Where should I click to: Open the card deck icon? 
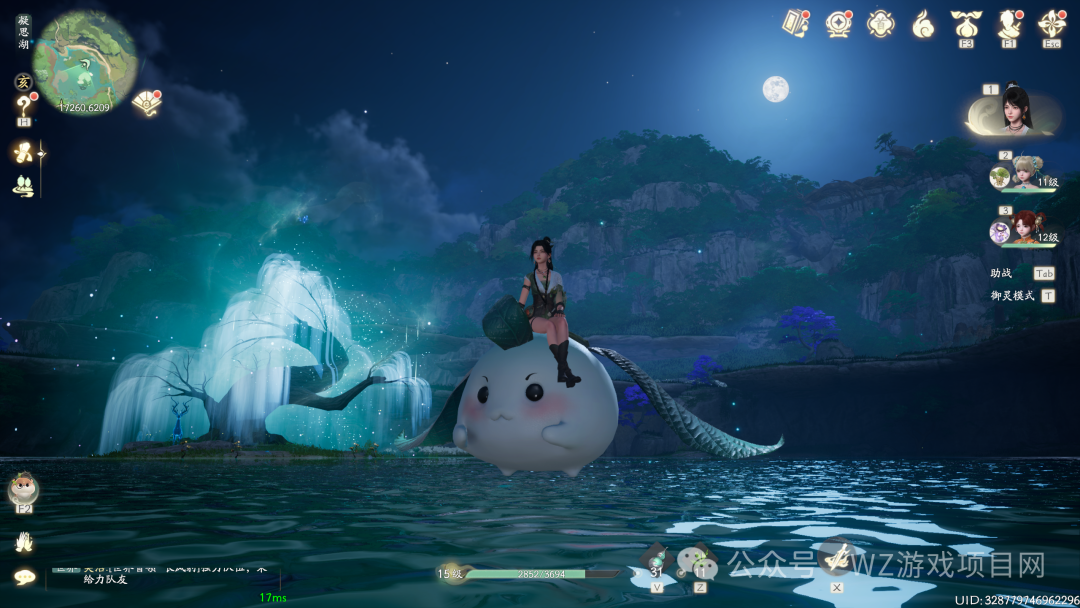coord(795,23)
